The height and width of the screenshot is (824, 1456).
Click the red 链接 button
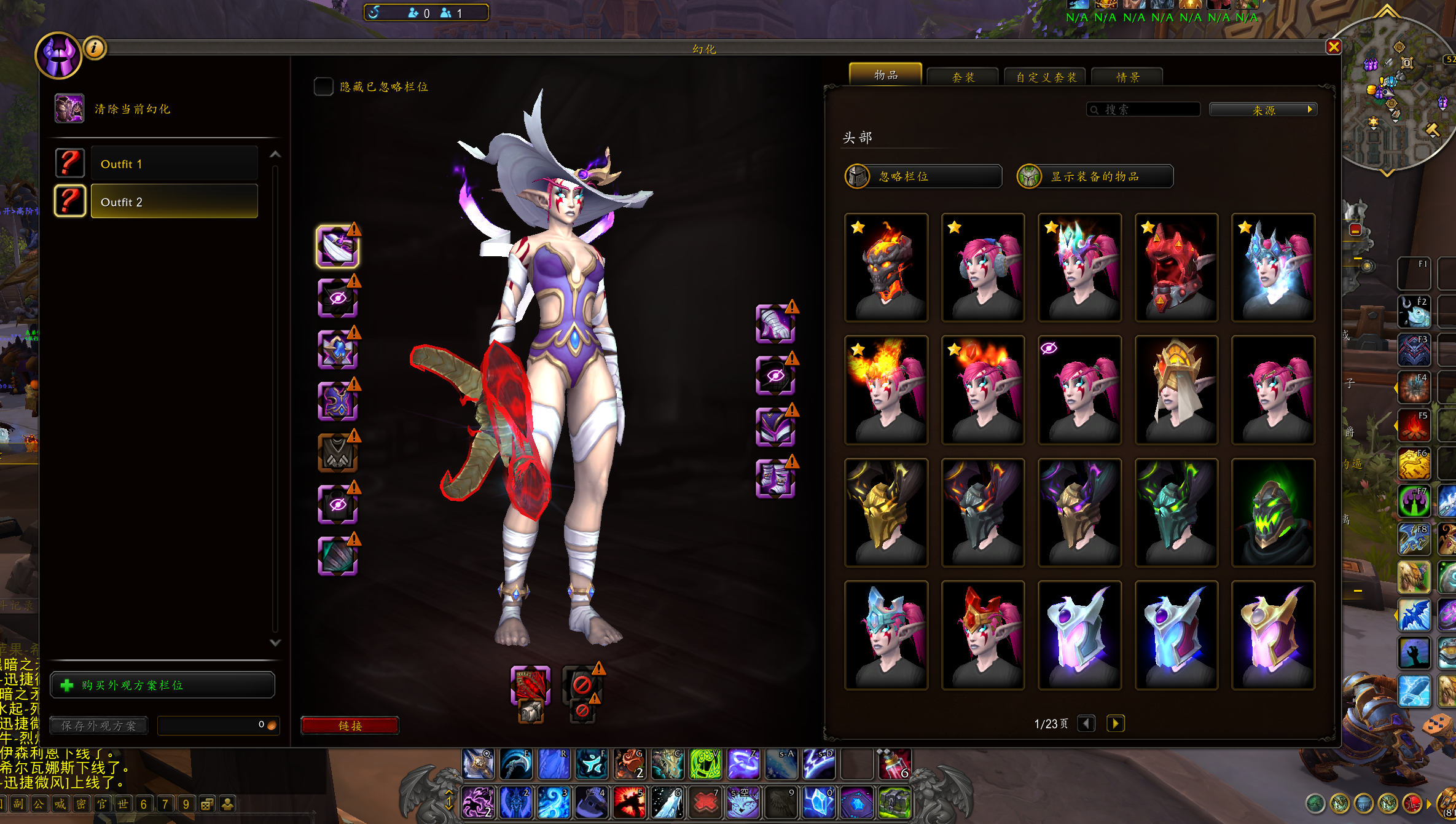(350, 726)
